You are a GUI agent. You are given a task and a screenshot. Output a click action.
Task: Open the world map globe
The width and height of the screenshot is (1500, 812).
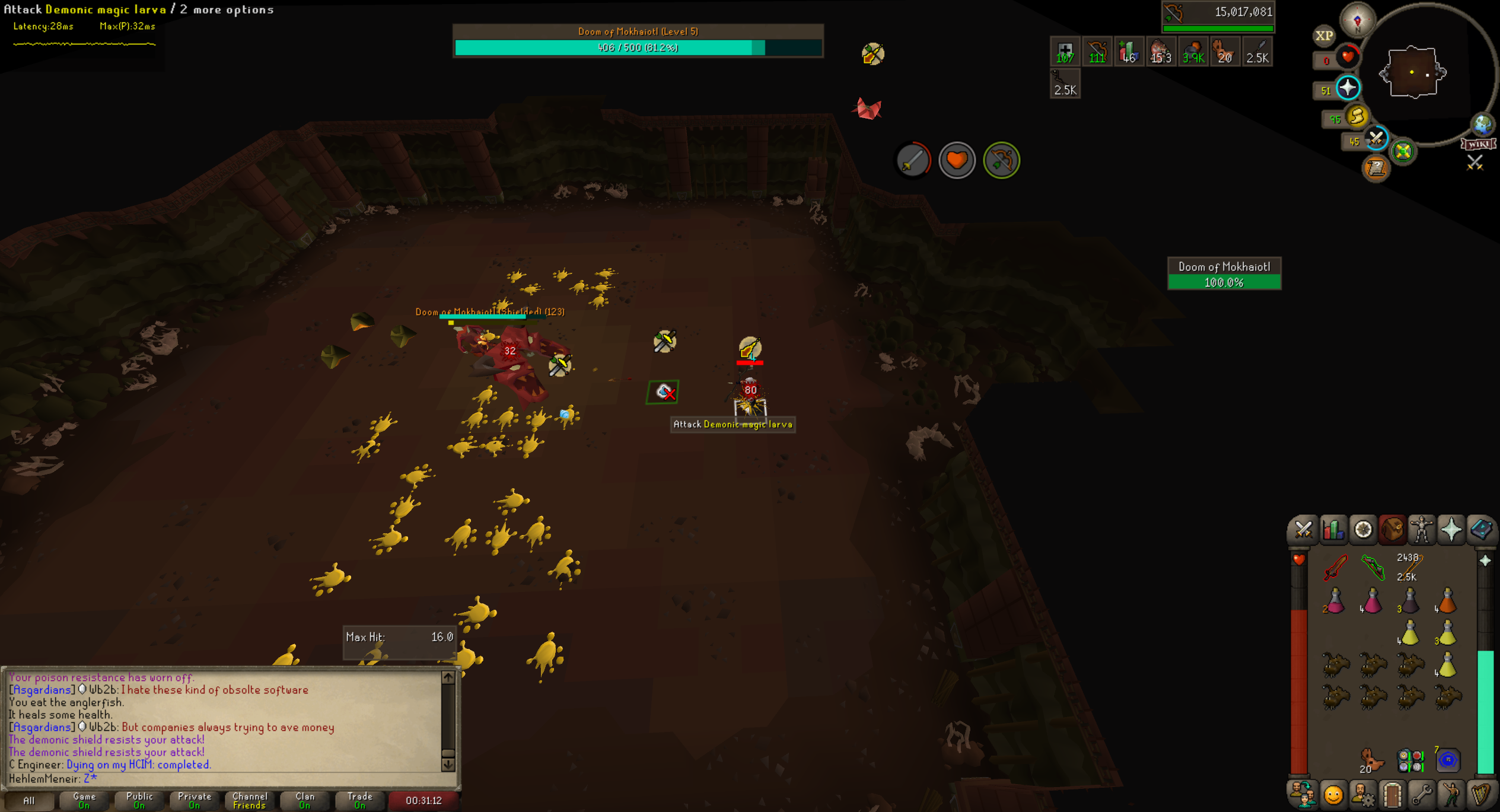[x=1482, y=125]
